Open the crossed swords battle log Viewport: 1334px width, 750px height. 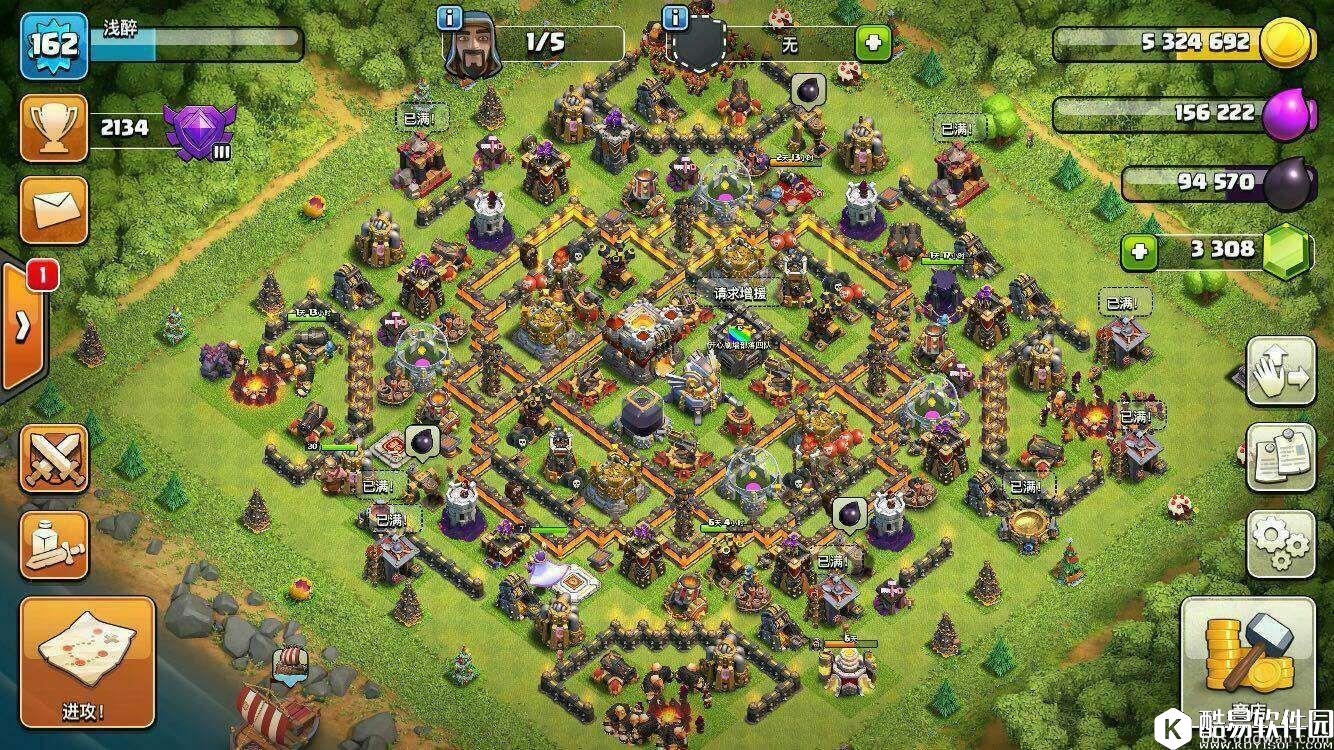(54, 459)
